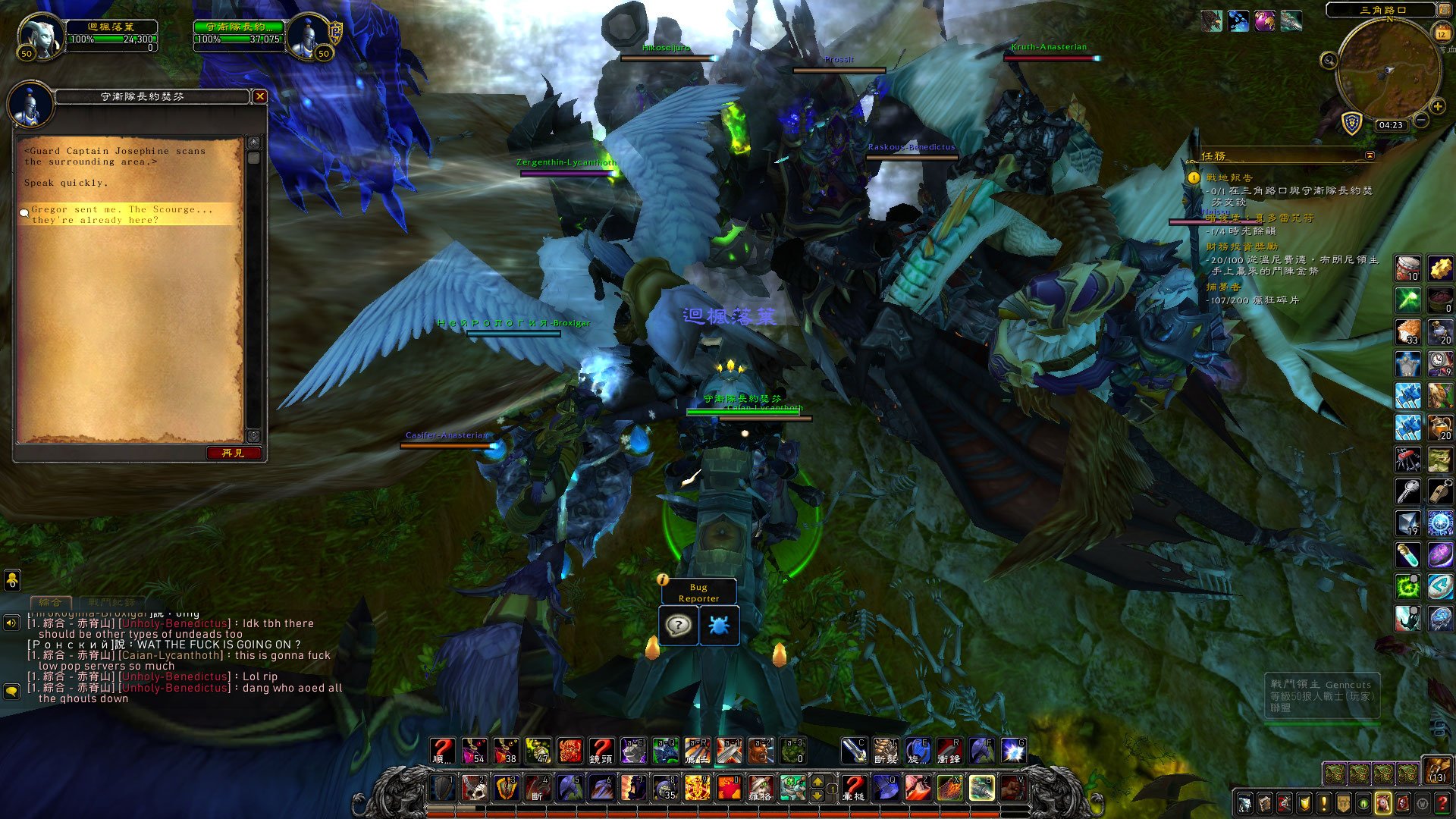Zoom in the minimap with plus button
The image size is (1456, 819).
click(1437, 107)
